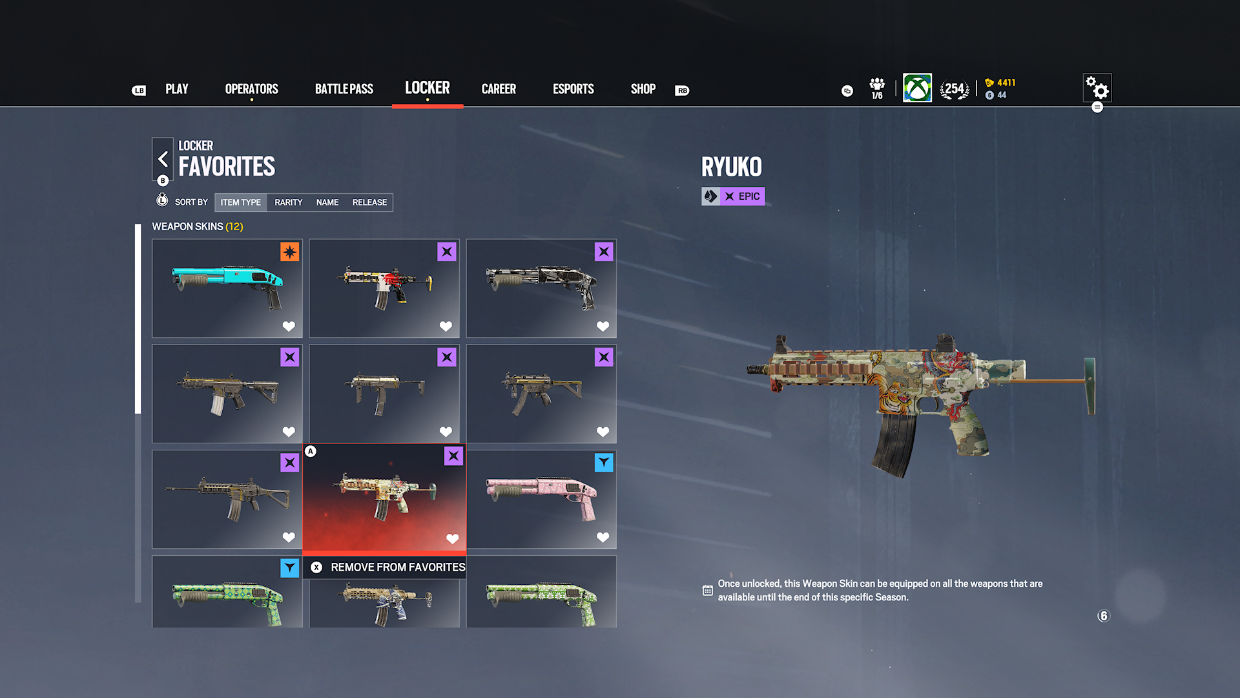
Task: Sort favorites by Rarity
Action: pos(288,202)
